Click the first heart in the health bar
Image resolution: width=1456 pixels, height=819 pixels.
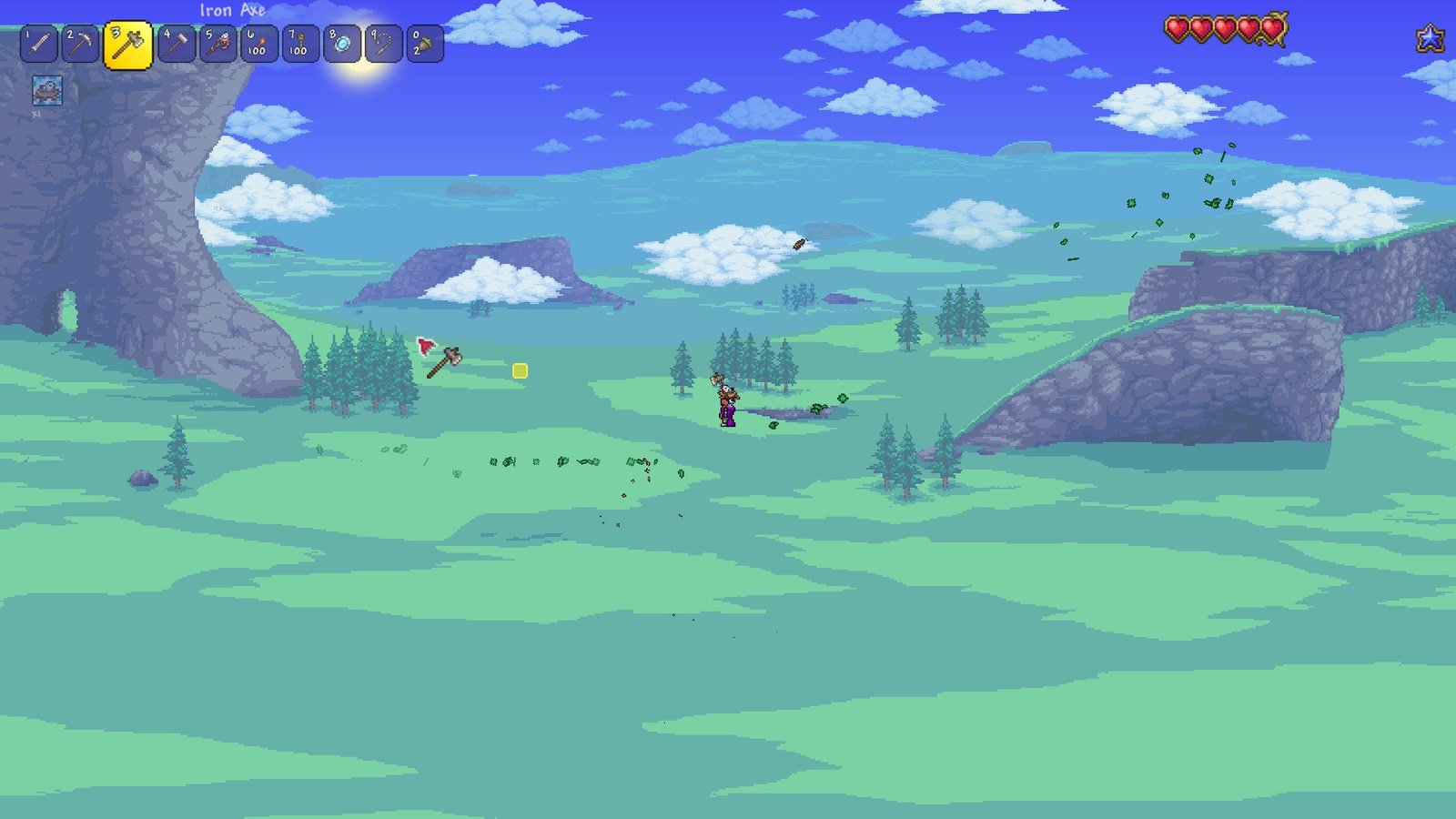pos(1177,28)
